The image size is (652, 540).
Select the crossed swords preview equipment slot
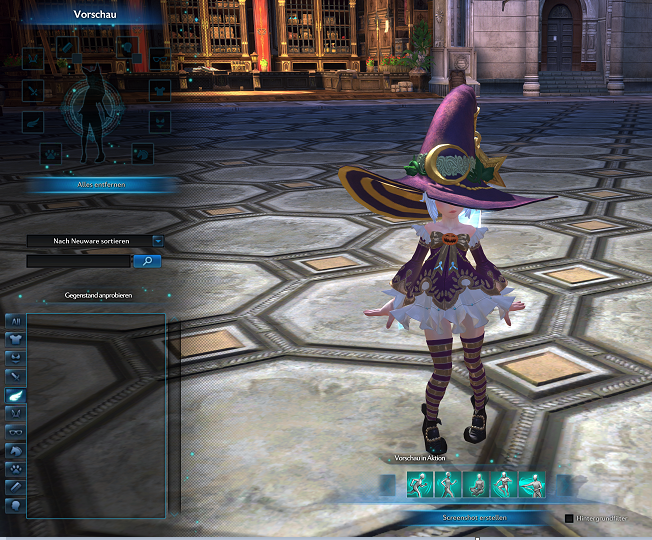tap(33, 91)
